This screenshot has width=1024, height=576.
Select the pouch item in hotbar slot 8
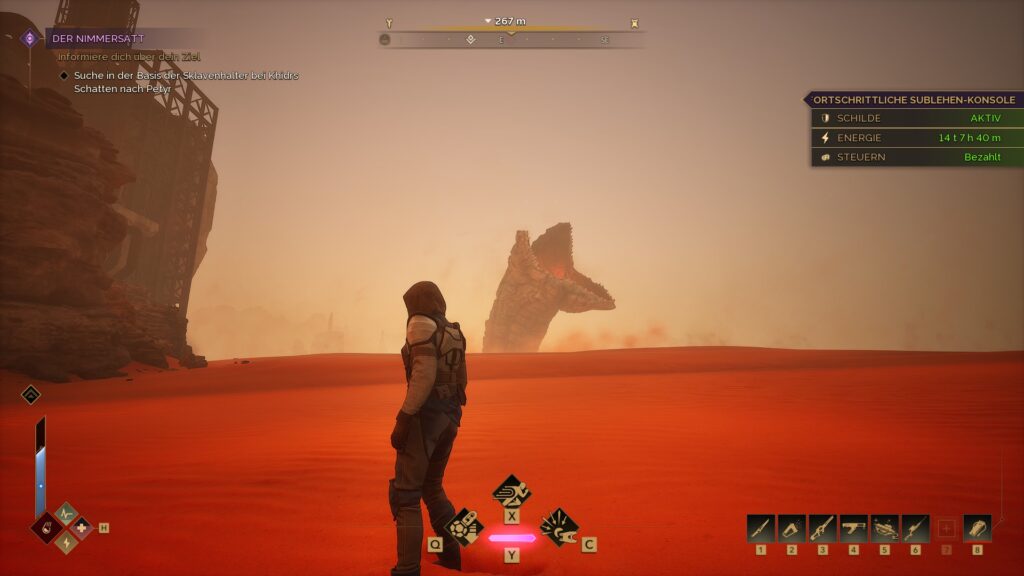977,528
